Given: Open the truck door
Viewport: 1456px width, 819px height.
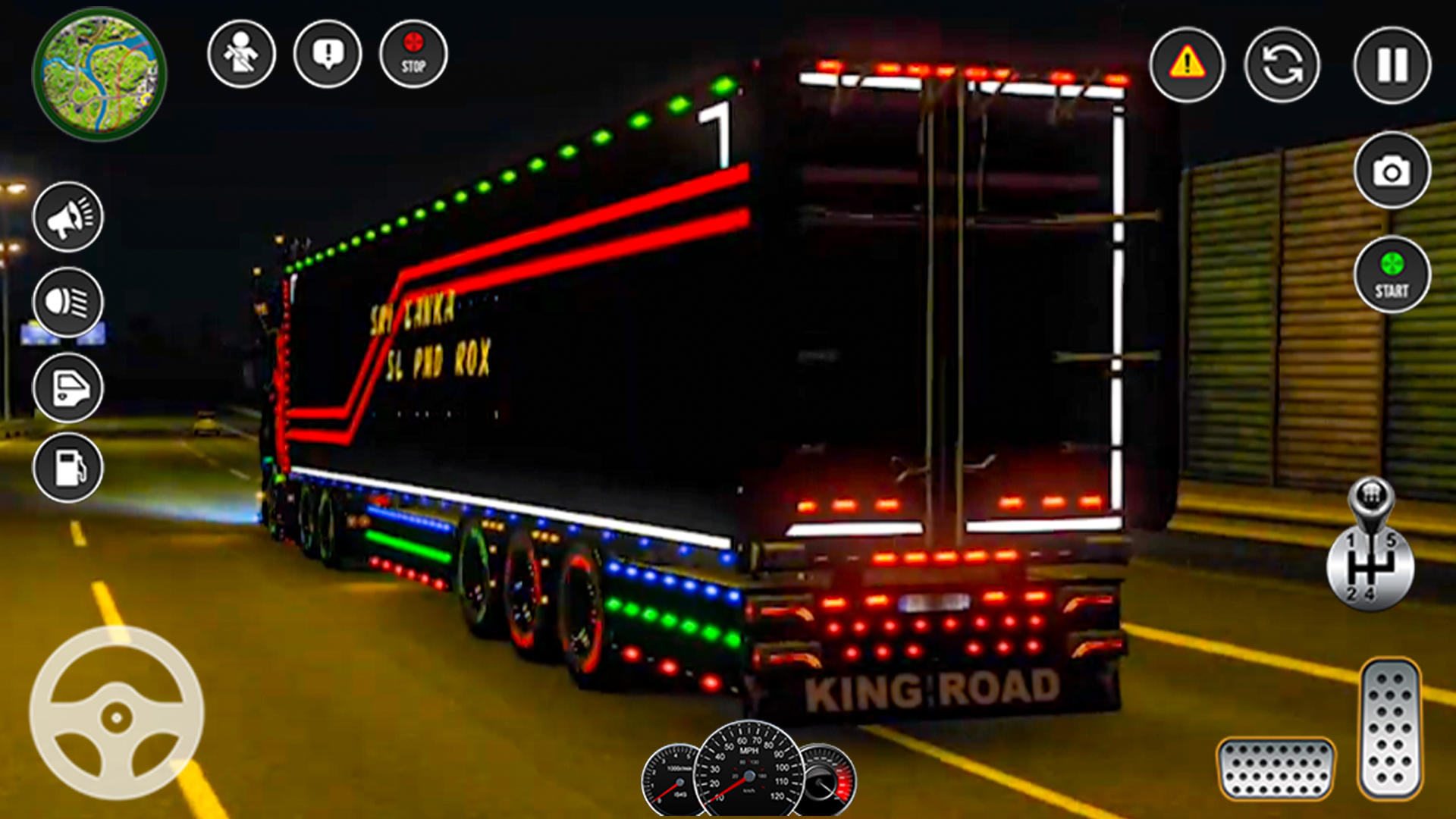Looking at the screenshot, I should (67, 388).
